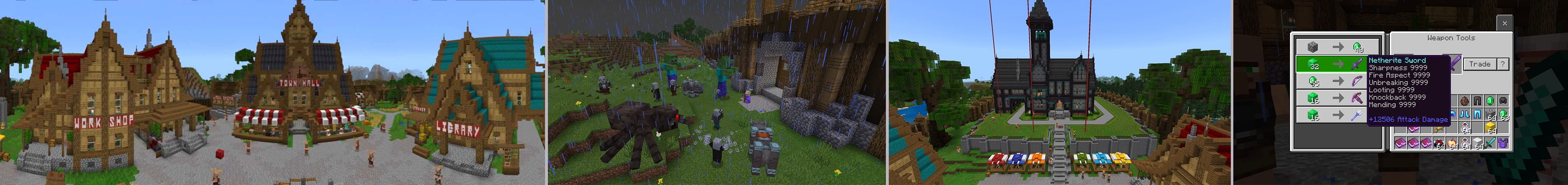This screenshot has height=185, width=1568.
Task: Close the Weapon Tools trade window
Action: click(1504, 23)
